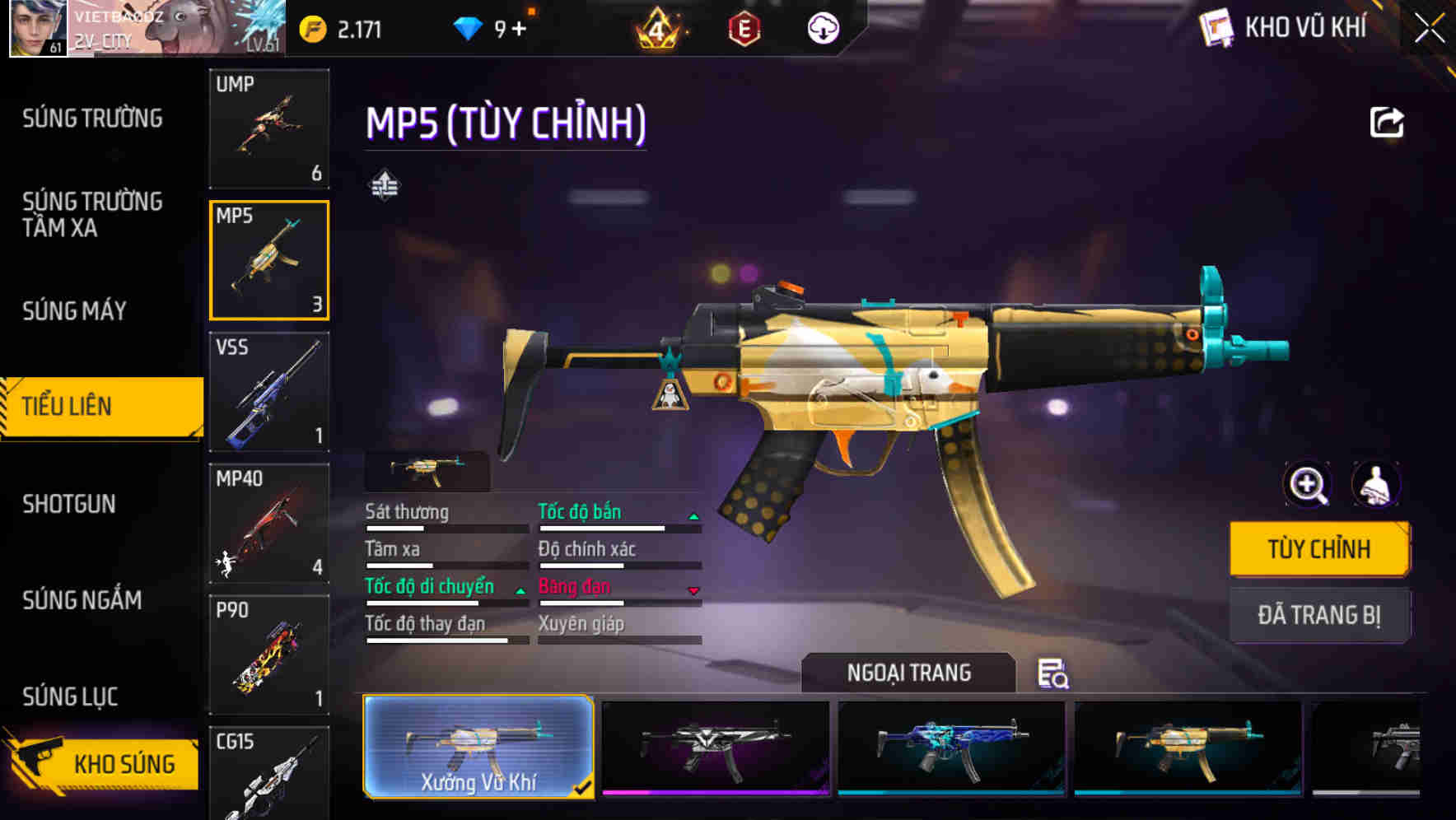Select the Xưởng Vũ Khí skin

click(478, 747)
